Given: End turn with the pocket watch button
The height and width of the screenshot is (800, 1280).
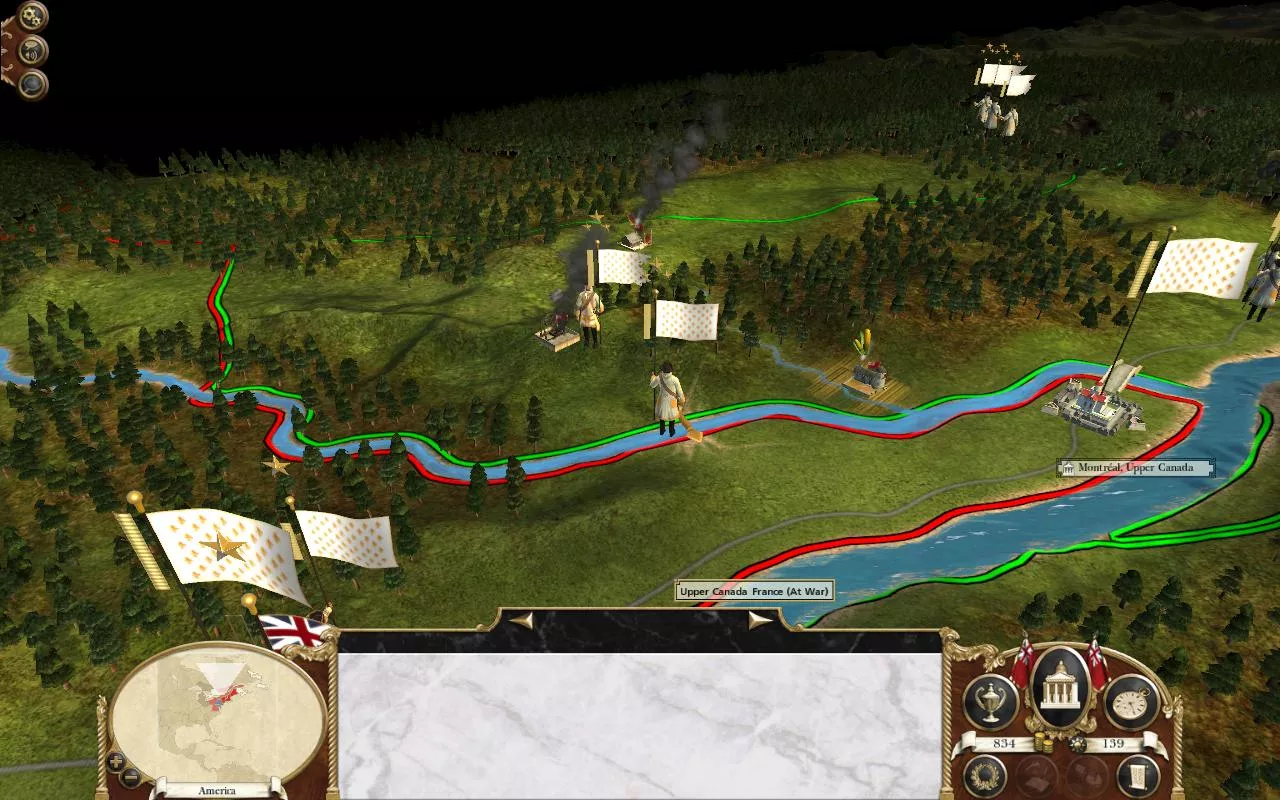Looking at the screenshot, I should coord(1131,702).
